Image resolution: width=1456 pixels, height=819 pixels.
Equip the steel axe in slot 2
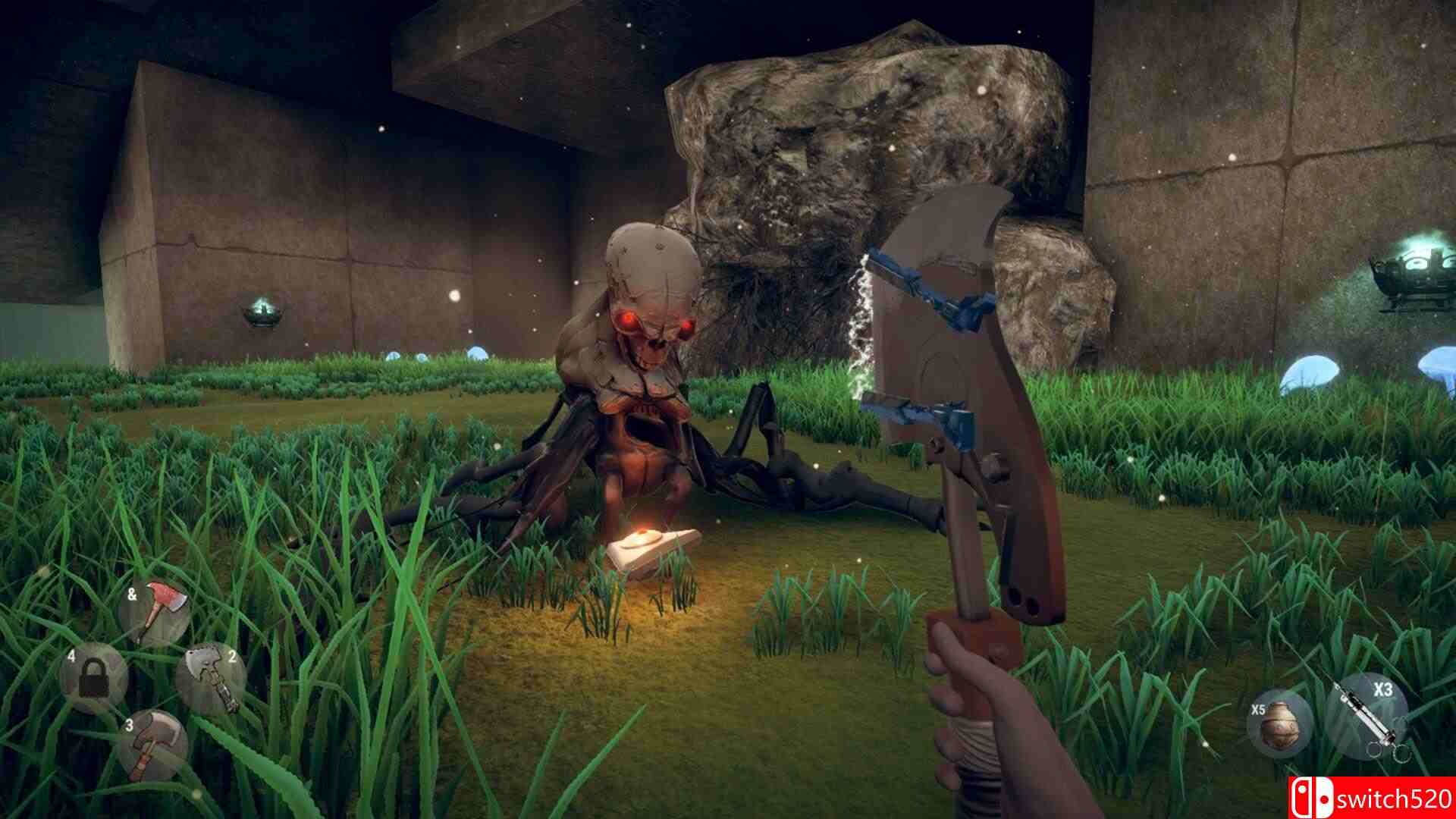click(x=211, y=678)
